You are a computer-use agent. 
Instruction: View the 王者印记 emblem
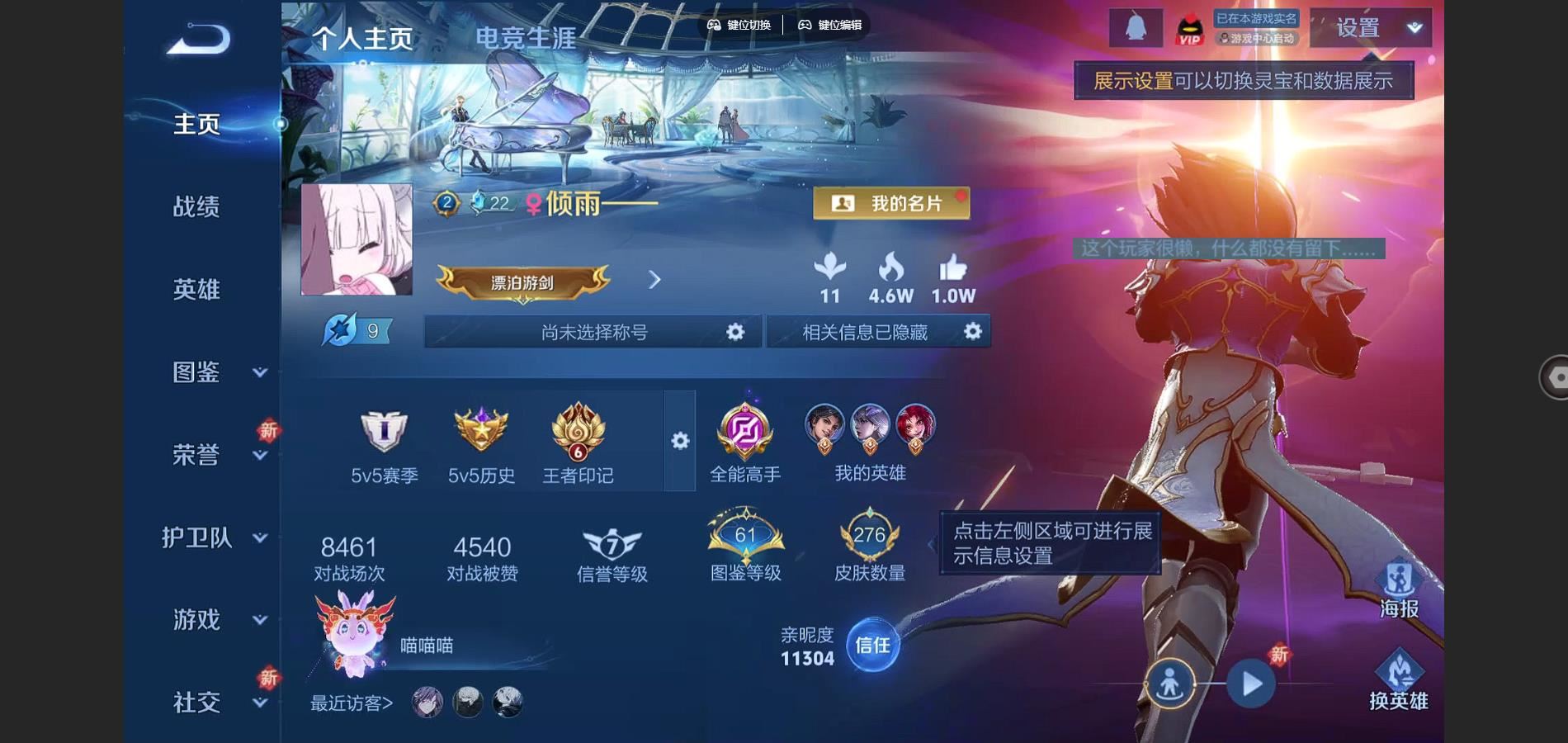(578, 442)
